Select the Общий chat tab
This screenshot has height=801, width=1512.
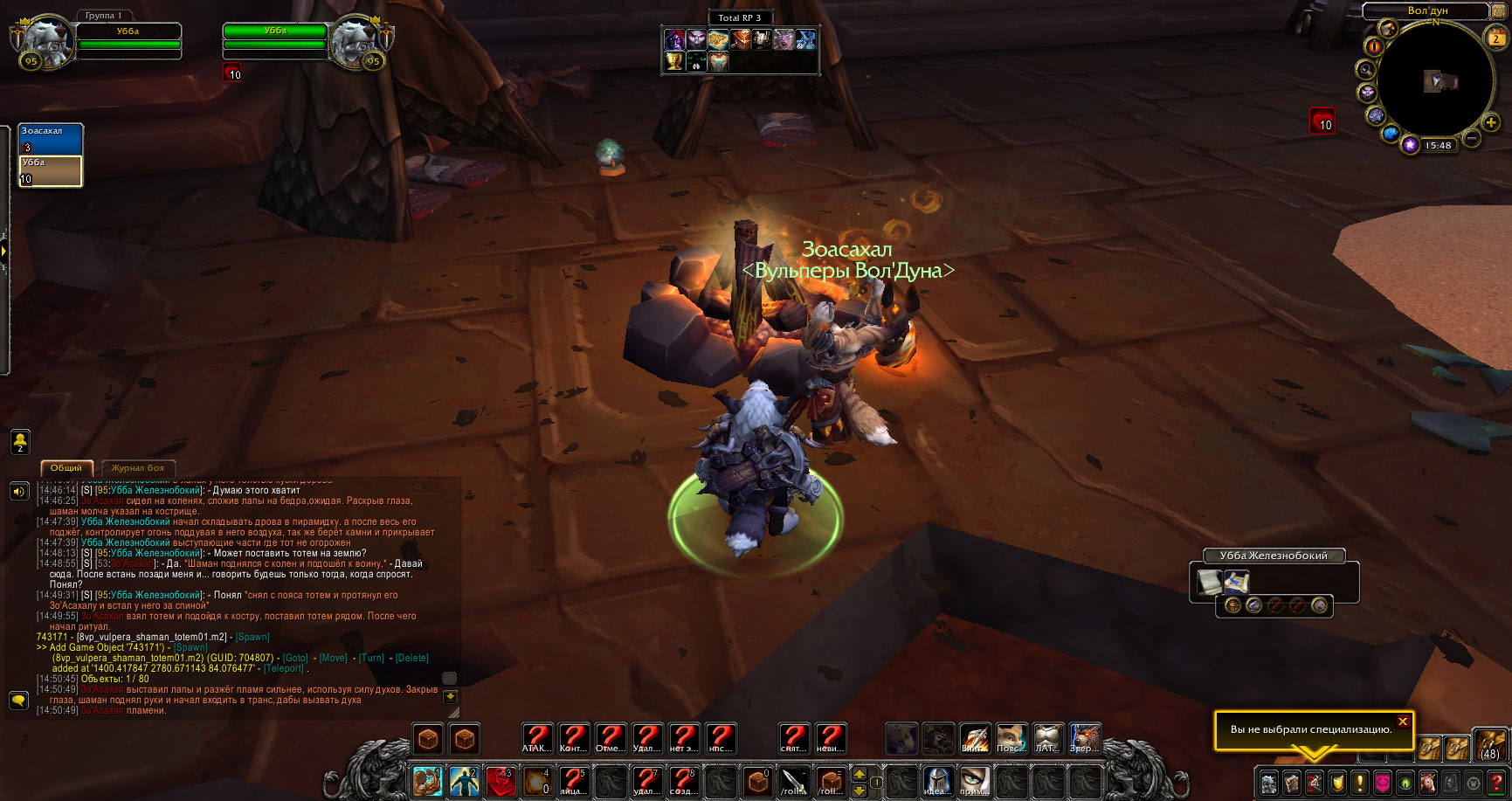click(66, 468)
